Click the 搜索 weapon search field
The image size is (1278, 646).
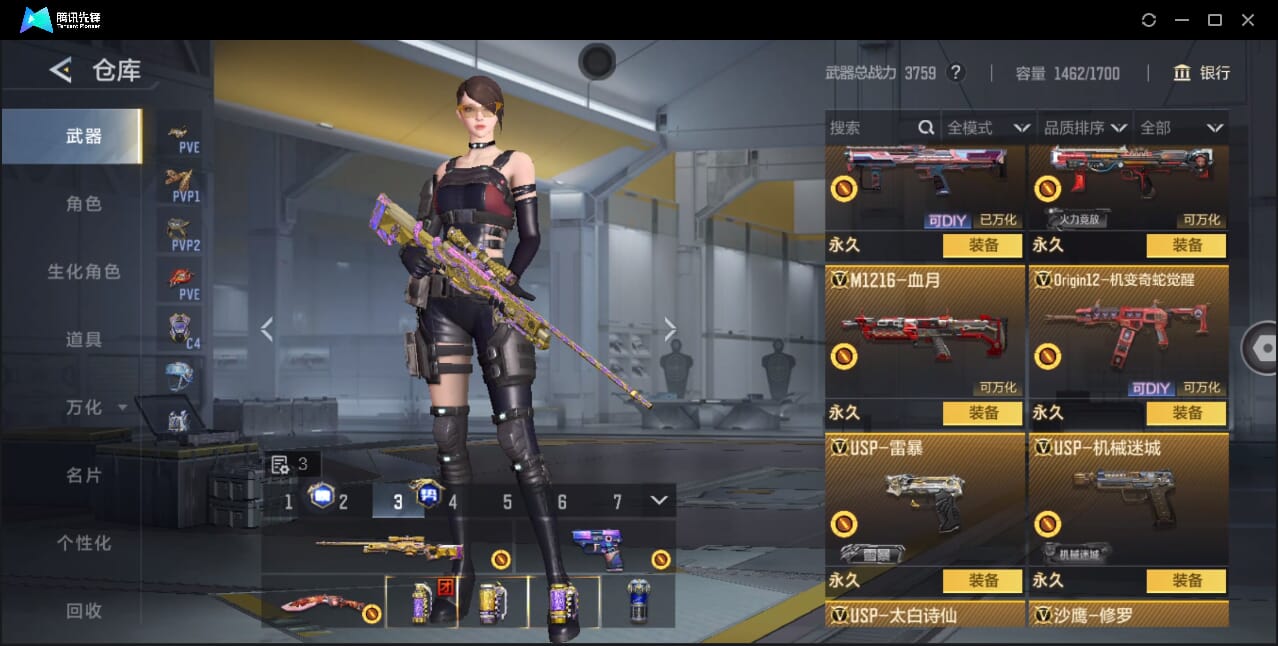click(x=870, y=128)
